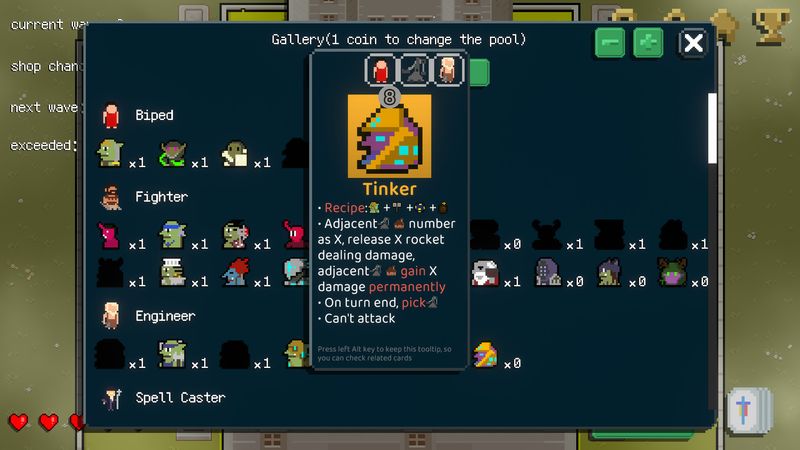Select the Engineer category icon

111,316
